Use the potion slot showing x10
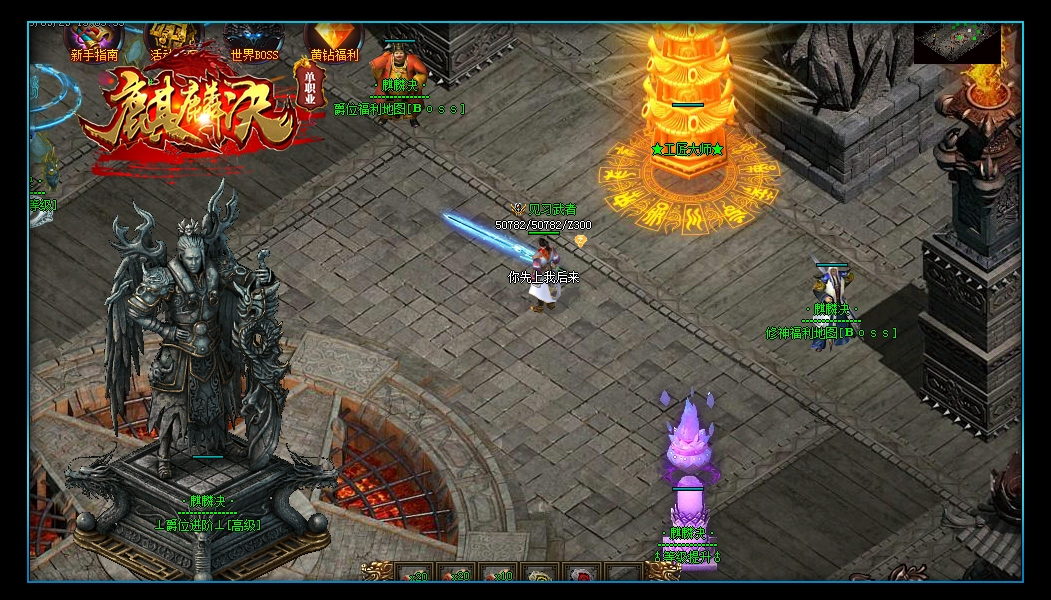Image resolution: width=1051 pixels, height=600 pixels. [498, 573]
